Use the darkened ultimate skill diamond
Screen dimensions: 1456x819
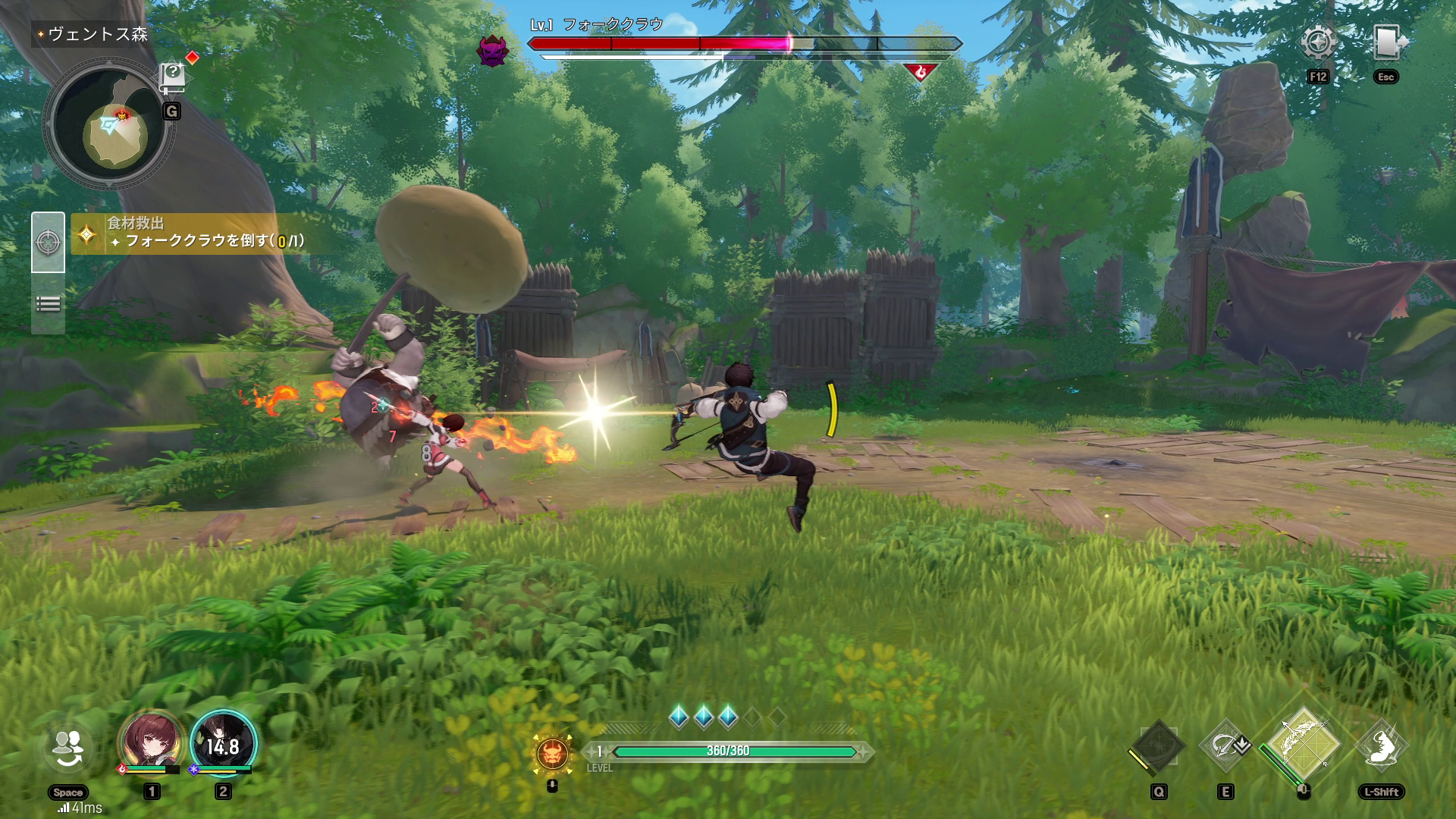point(1157,747)
